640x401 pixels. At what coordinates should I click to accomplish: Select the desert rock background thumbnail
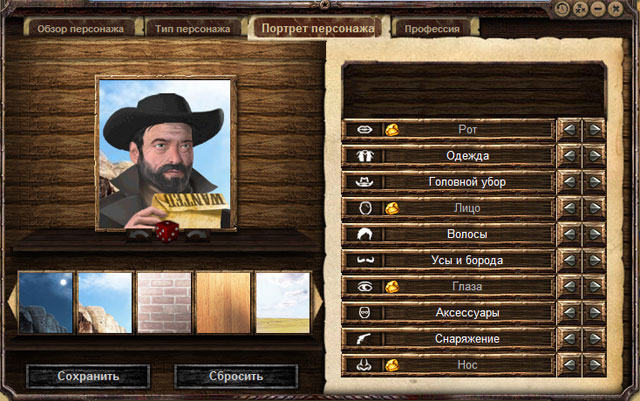pyautogui.click(x=105, y=303)
